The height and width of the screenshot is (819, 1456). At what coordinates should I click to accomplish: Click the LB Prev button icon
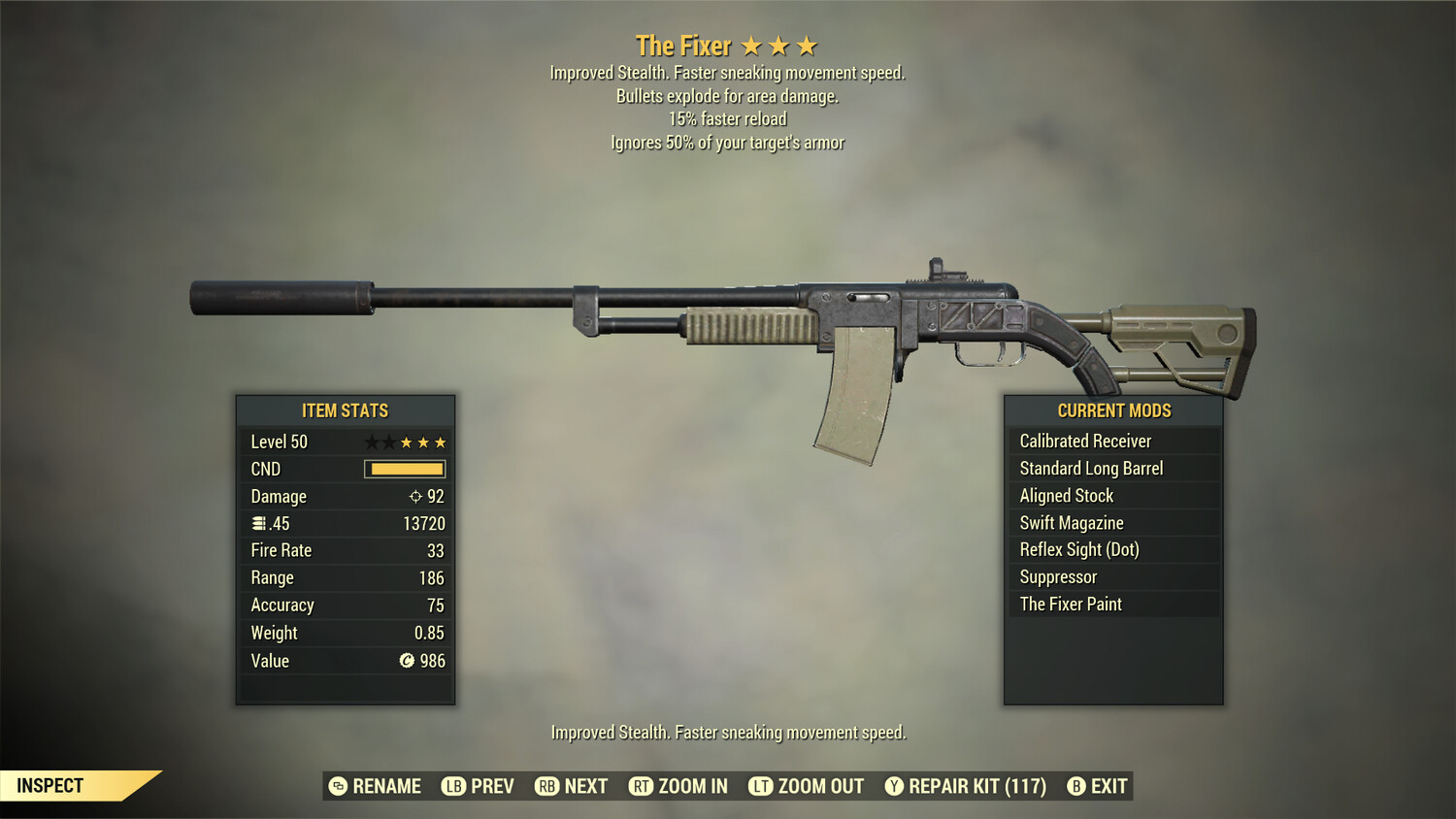pyautogui.click(x=452, y=786)
